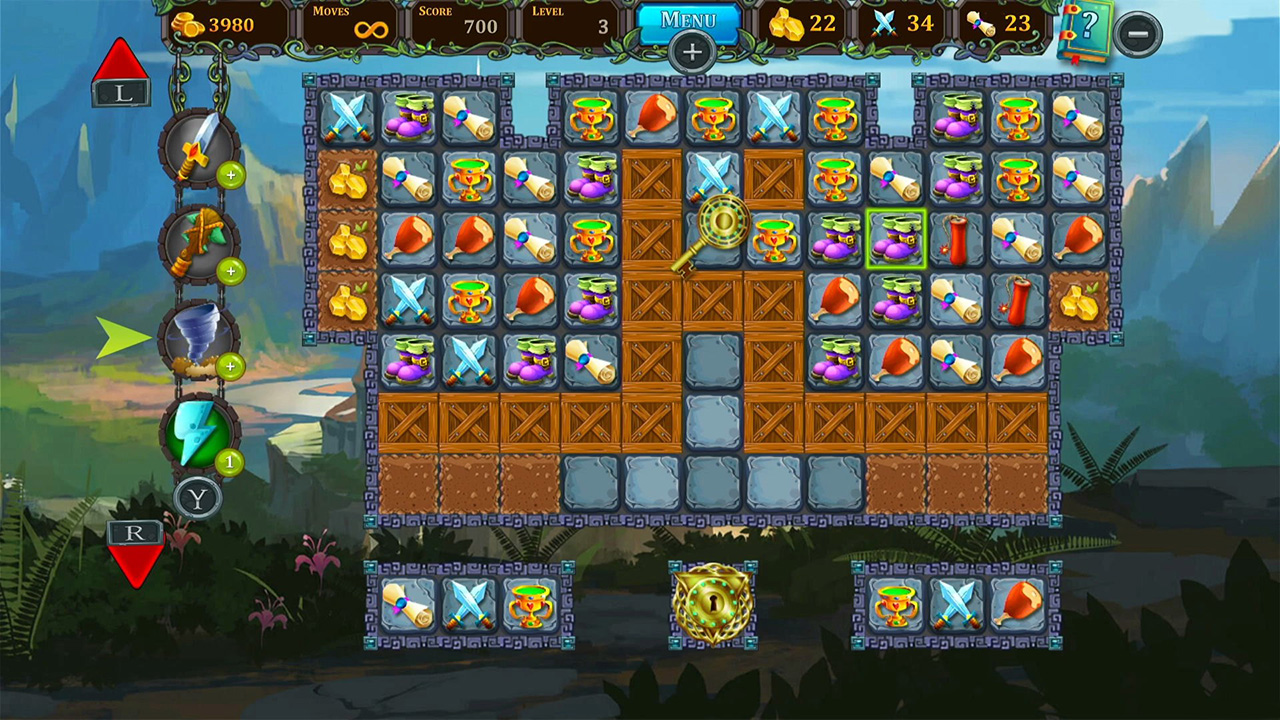The height and width of the screenshot is (720, 1280).
Task: Click the locked emblem below the board
Action: point(712,605)
